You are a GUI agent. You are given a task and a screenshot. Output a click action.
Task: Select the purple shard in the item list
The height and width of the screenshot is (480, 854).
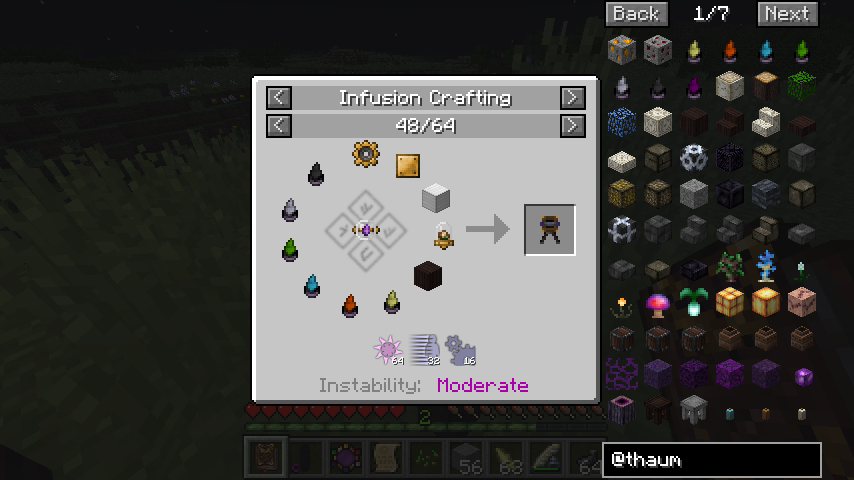(x=693, y=87)
